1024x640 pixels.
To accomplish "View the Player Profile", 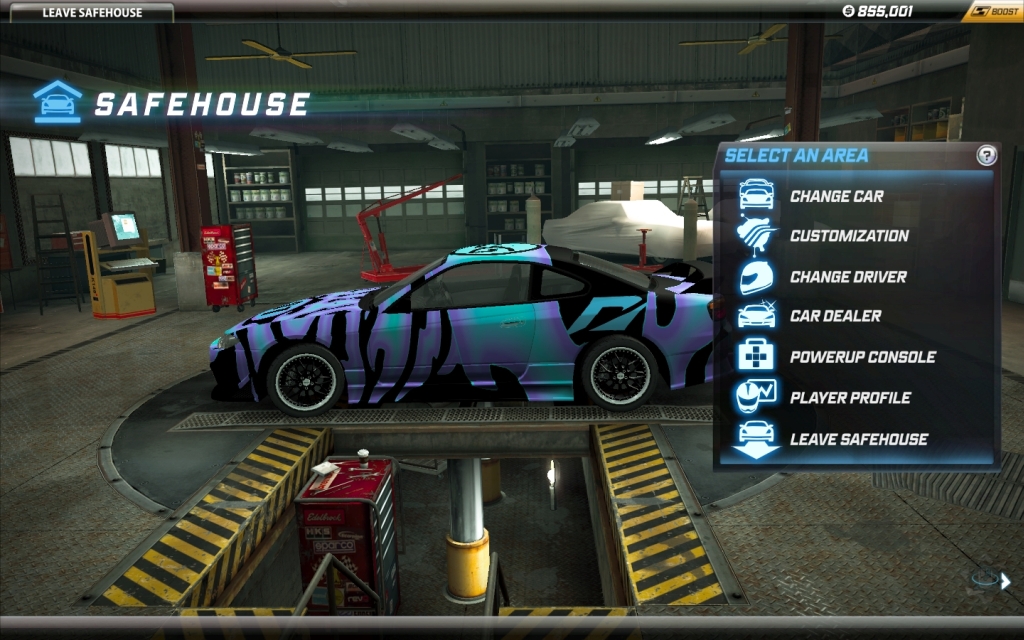I will pos(849,398).
